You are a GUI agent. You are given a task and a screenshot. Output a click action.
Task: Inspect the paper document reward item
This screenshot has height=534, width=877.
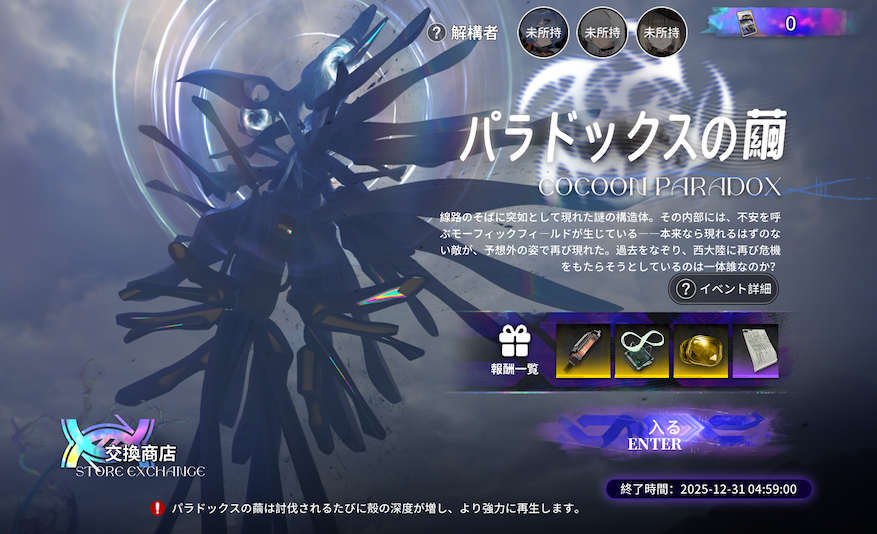[755, 351]
